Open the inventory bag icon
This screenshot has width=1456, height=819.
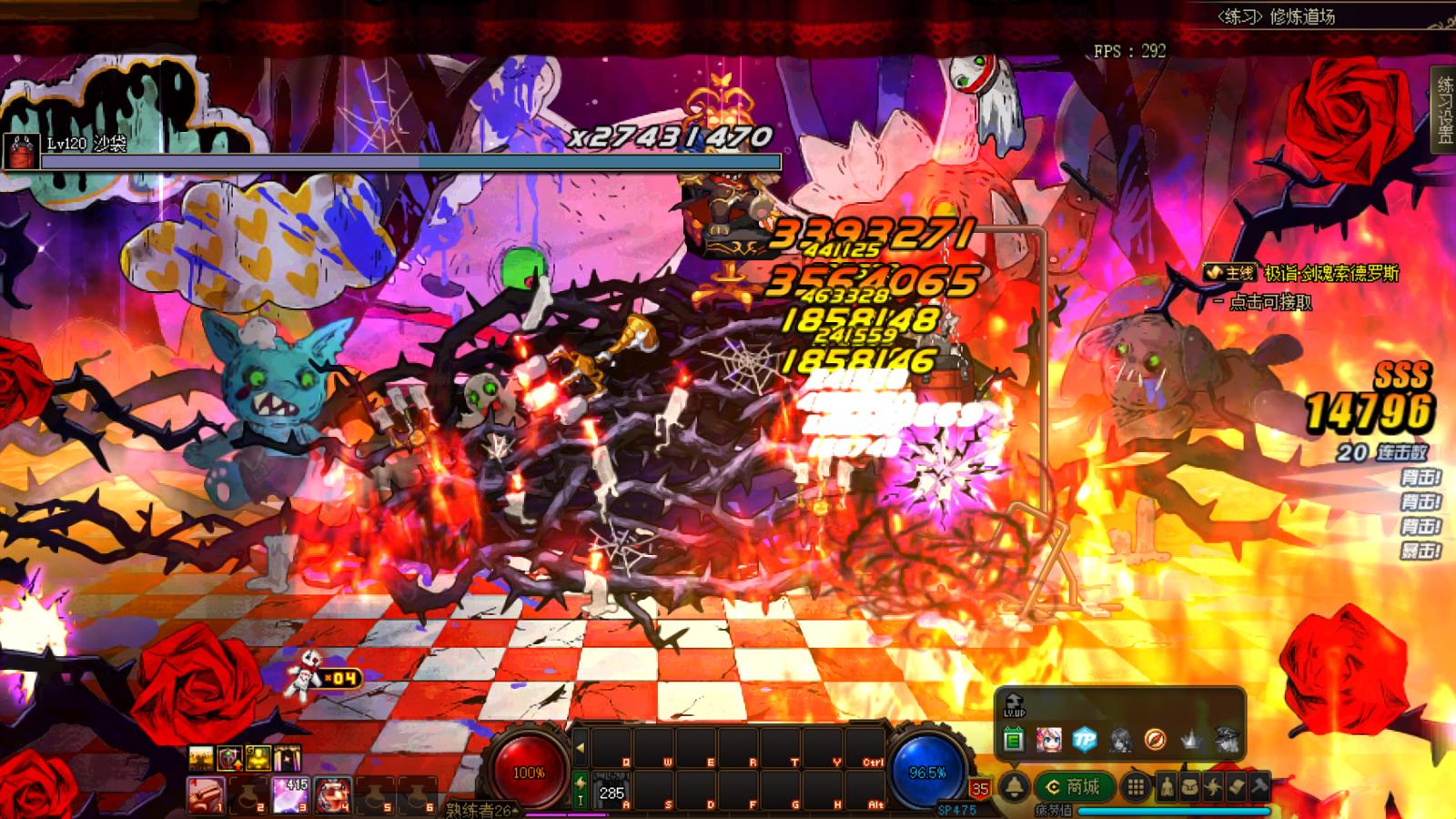click(1190, 786)
